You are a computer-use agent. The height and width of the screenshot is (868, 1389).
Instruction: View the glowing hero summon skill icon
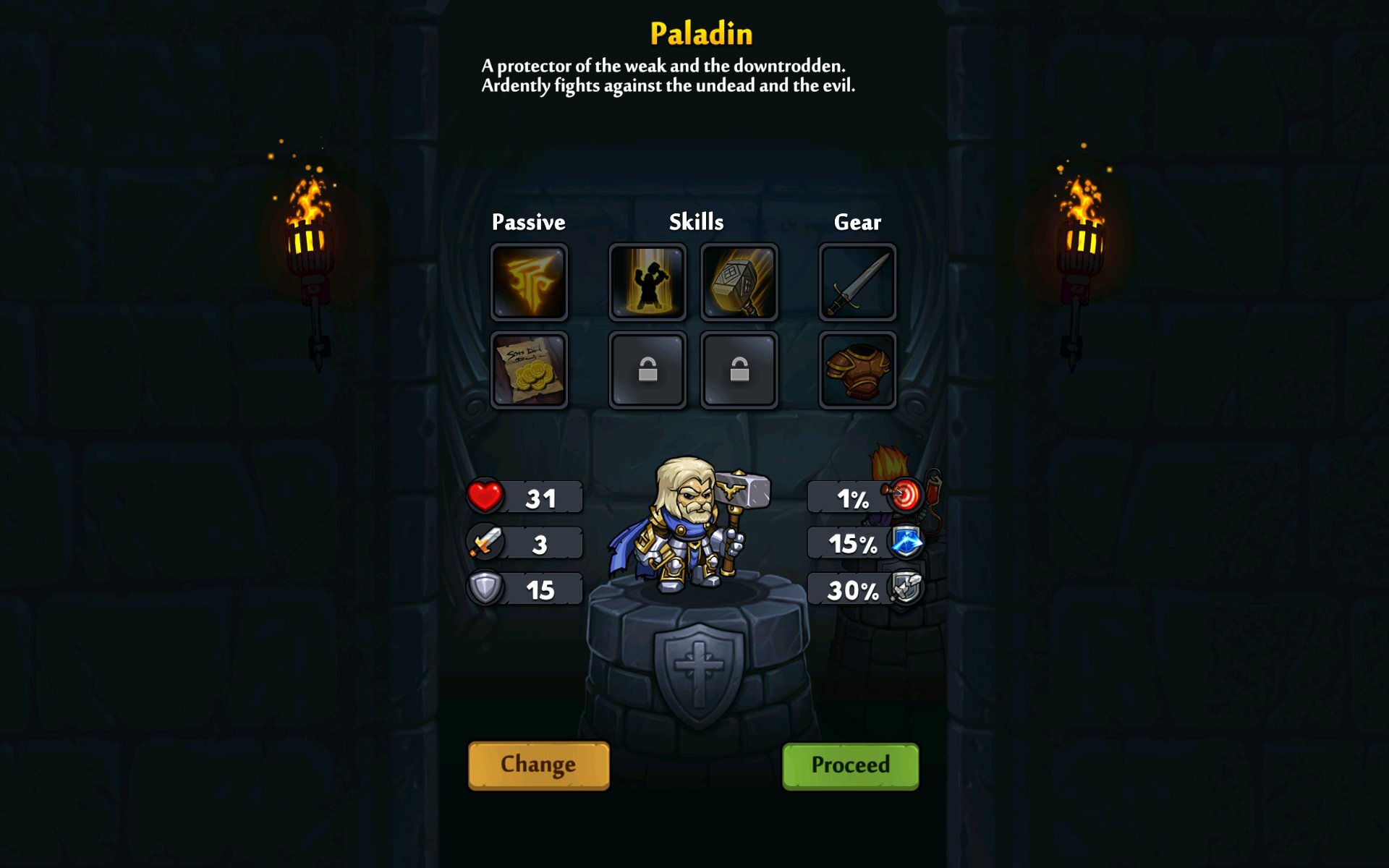[647, 282]
